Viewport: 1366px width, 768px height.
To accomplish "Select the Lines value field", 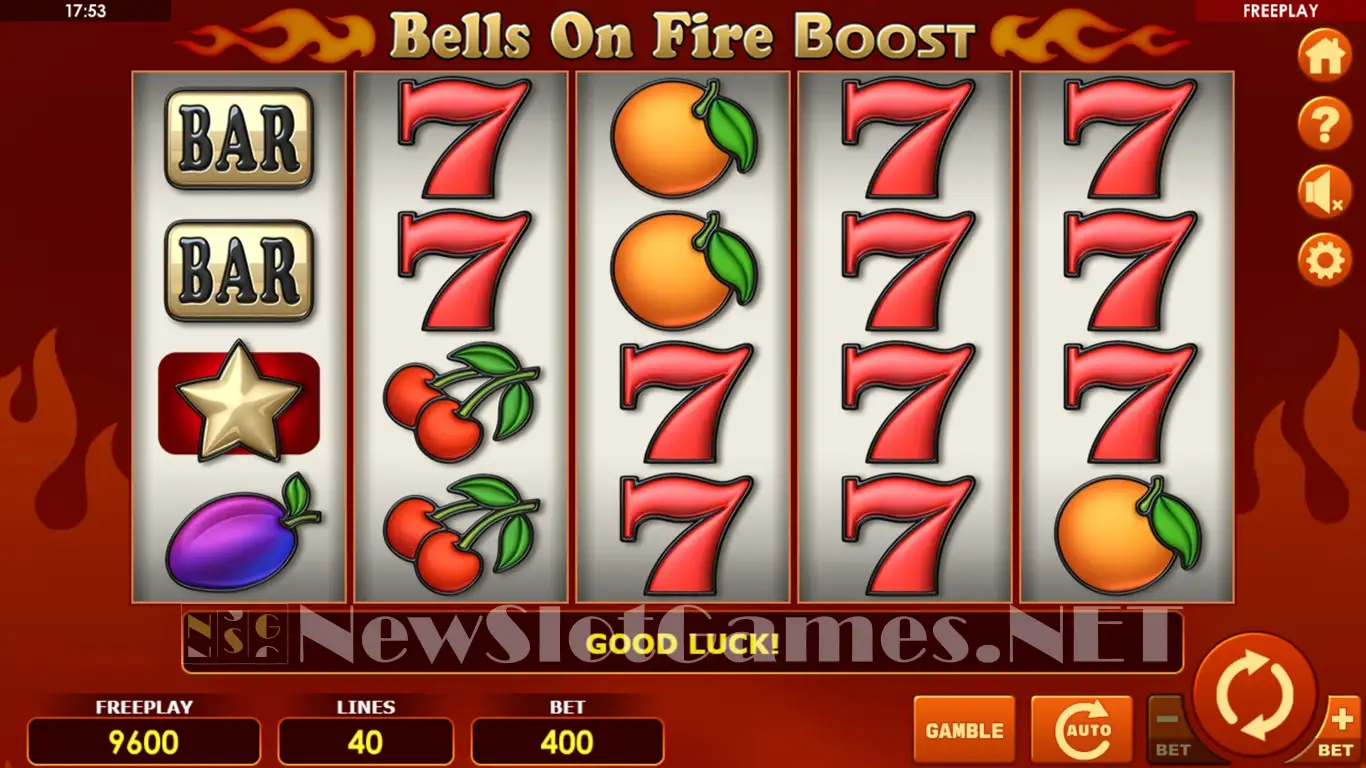I will 365,742.
